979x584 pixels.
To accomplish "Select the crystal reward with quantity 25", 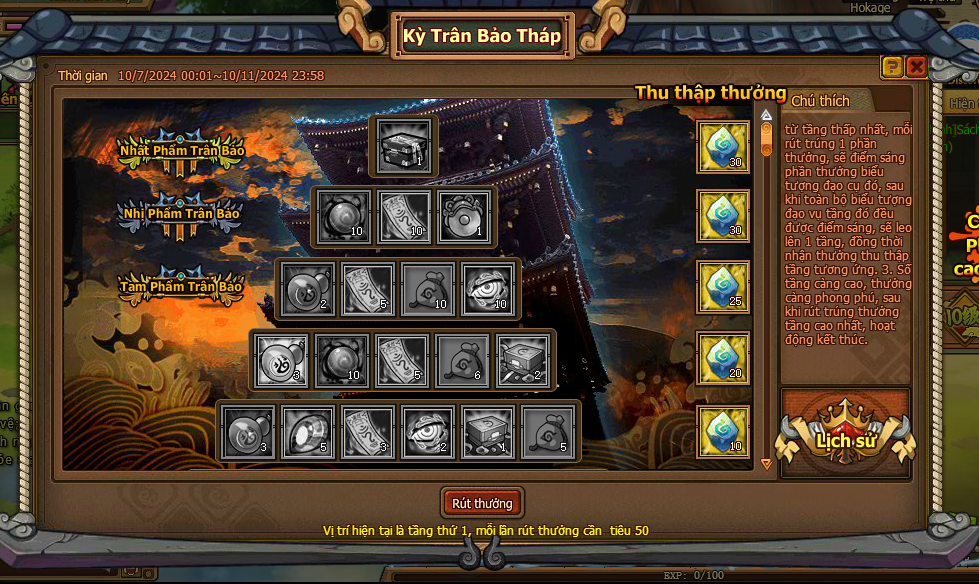I will click(x=723, y=287).
